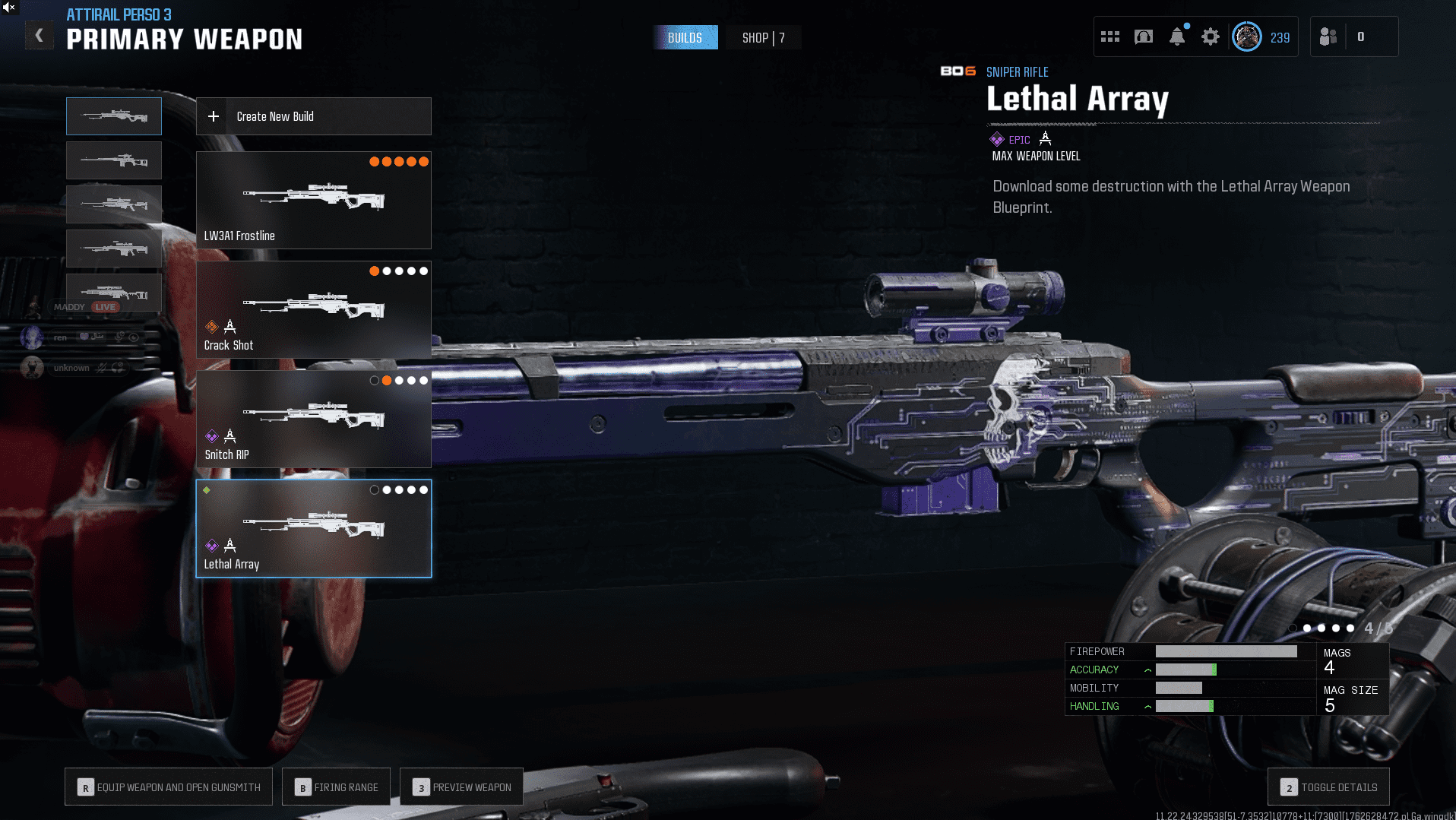Select the Snitch RIP blueprint
The height and width of the screenshot is (820, 1456).
pos(313,419)
